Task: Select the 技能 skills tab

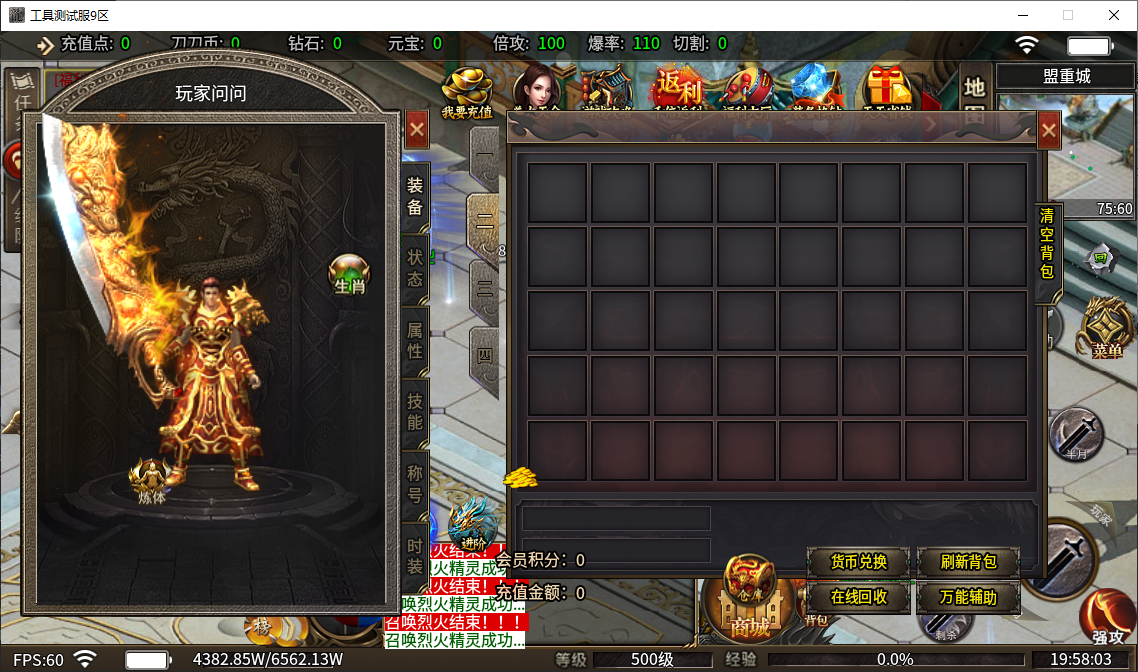Action: 415,411
